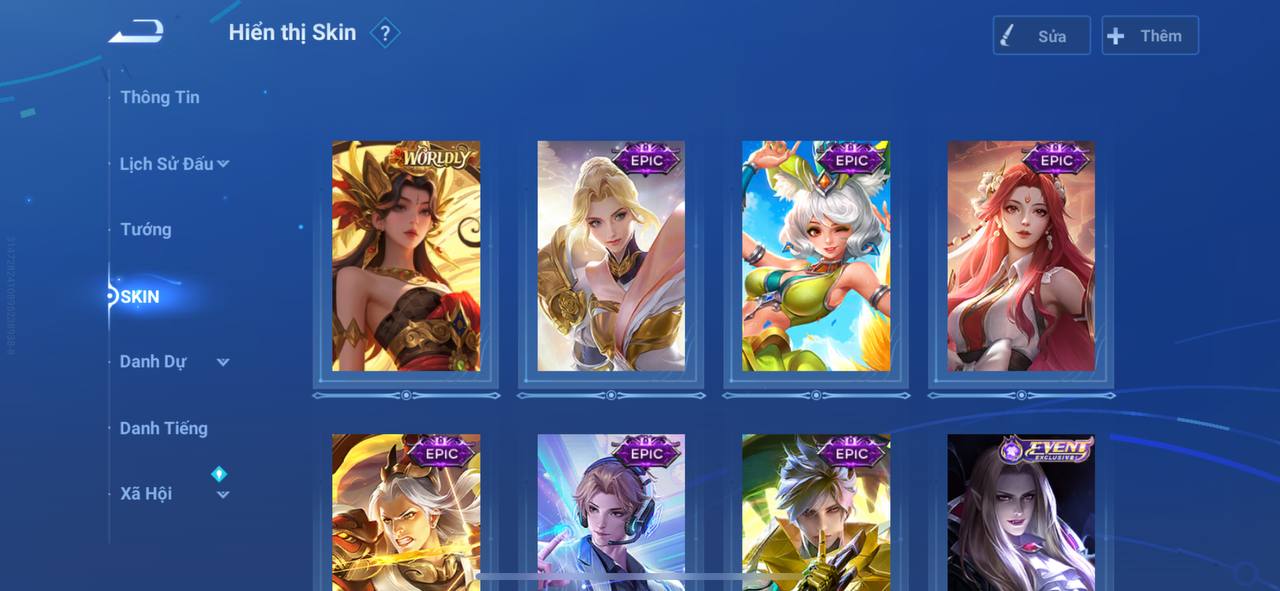Click the Sửa edit button

(1041, 36)
